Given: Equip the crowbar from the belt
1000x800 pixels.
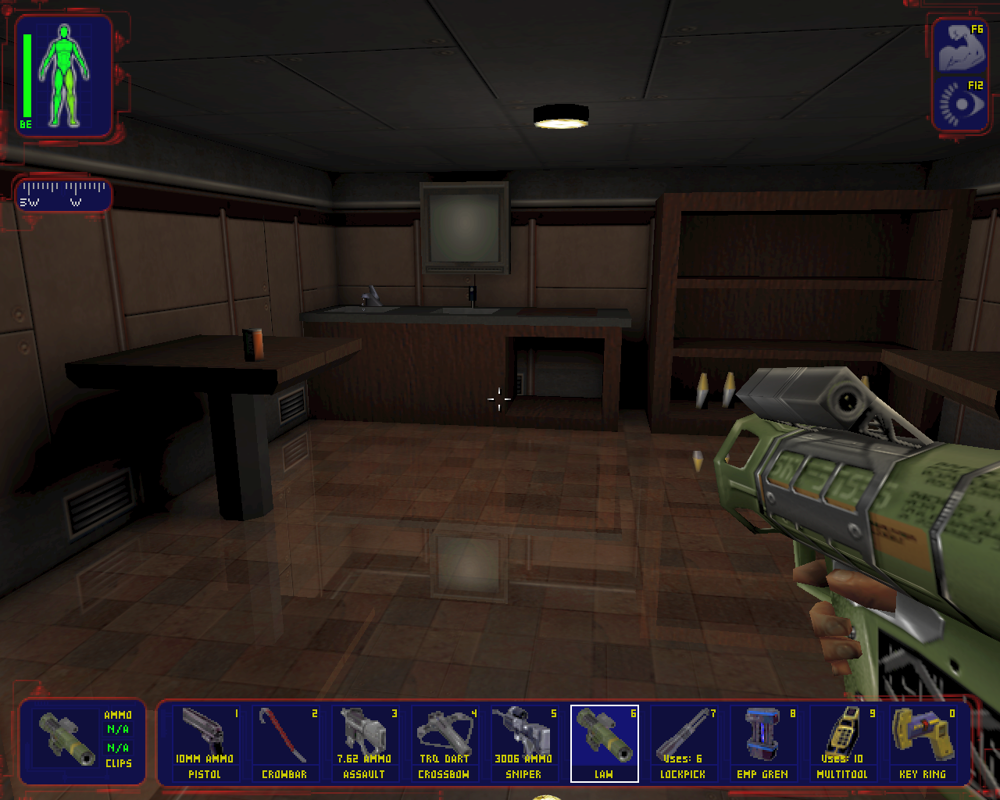Looking at the screenshot, I should tap(286, 743).
